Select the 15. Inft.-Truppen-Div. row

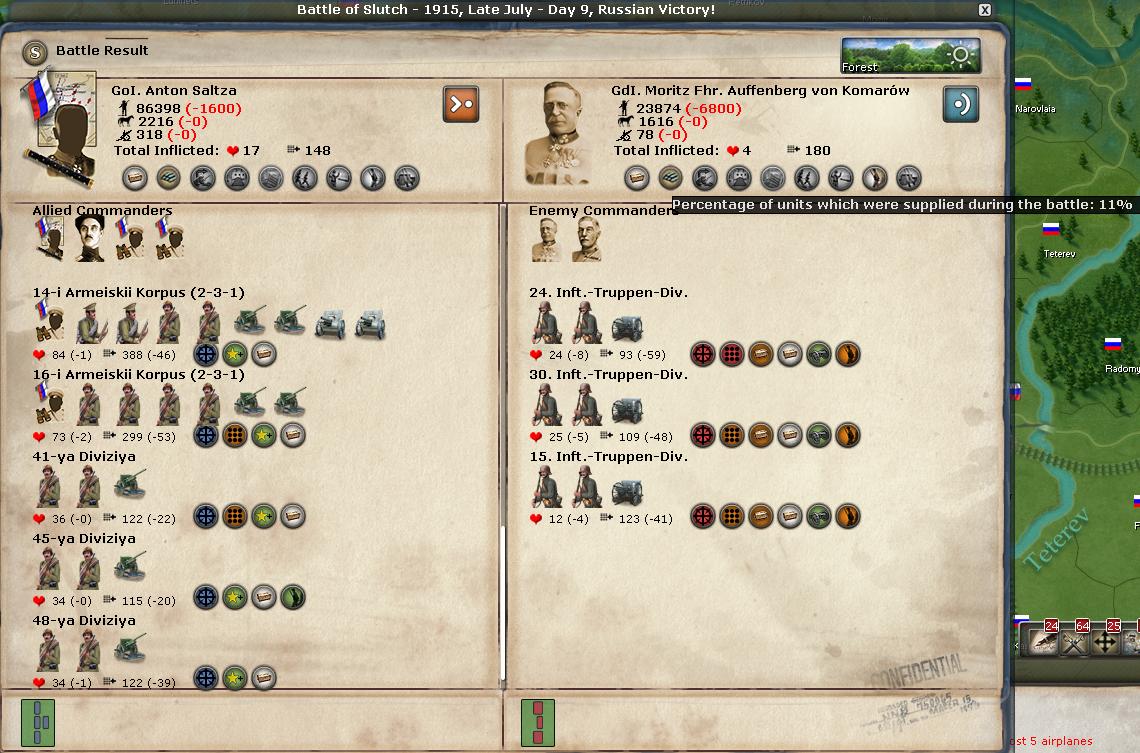tap(608, 457)
